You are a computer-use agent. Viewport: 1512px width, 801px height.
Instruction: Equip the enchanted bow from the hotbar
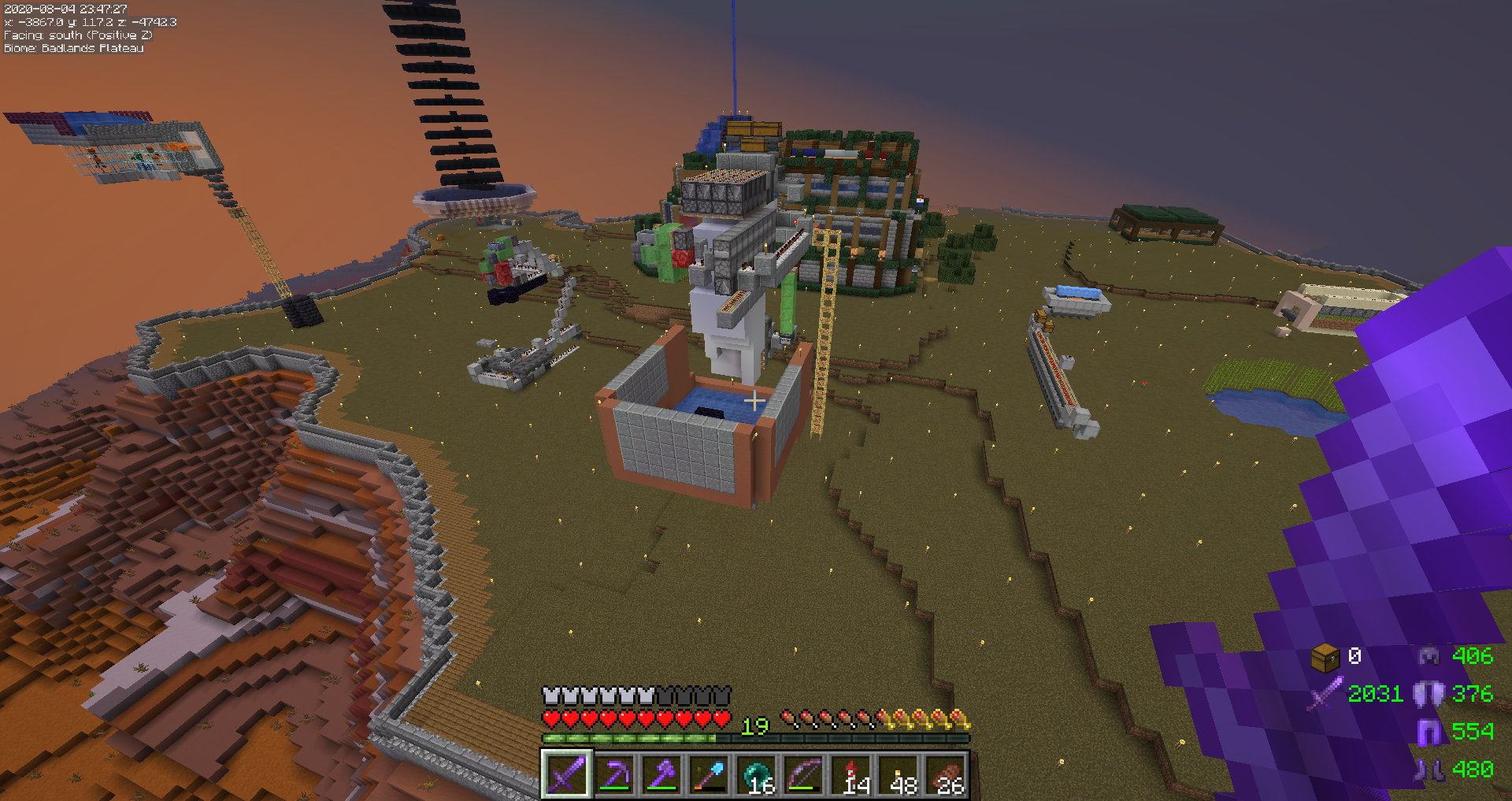point(804,775)
